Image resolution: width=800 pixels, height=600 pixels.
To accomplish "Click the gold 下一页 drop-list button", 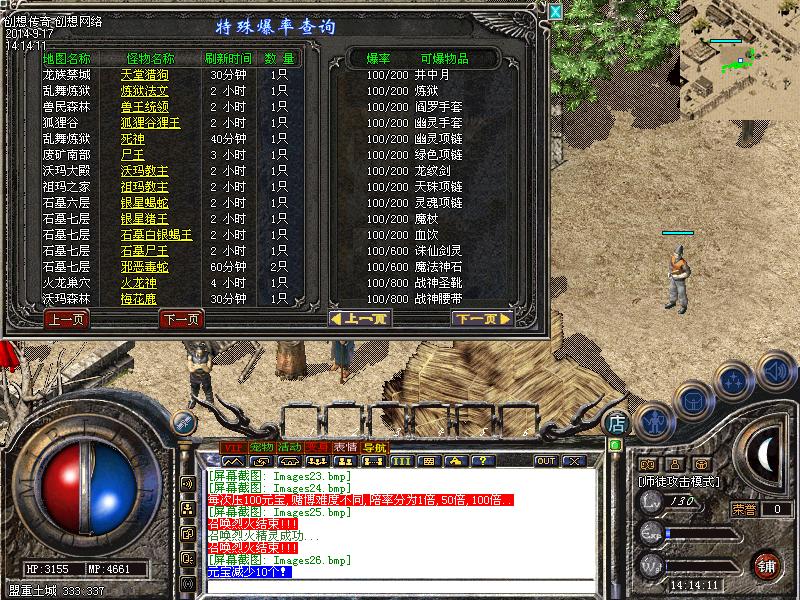I will tap(481, 320).
